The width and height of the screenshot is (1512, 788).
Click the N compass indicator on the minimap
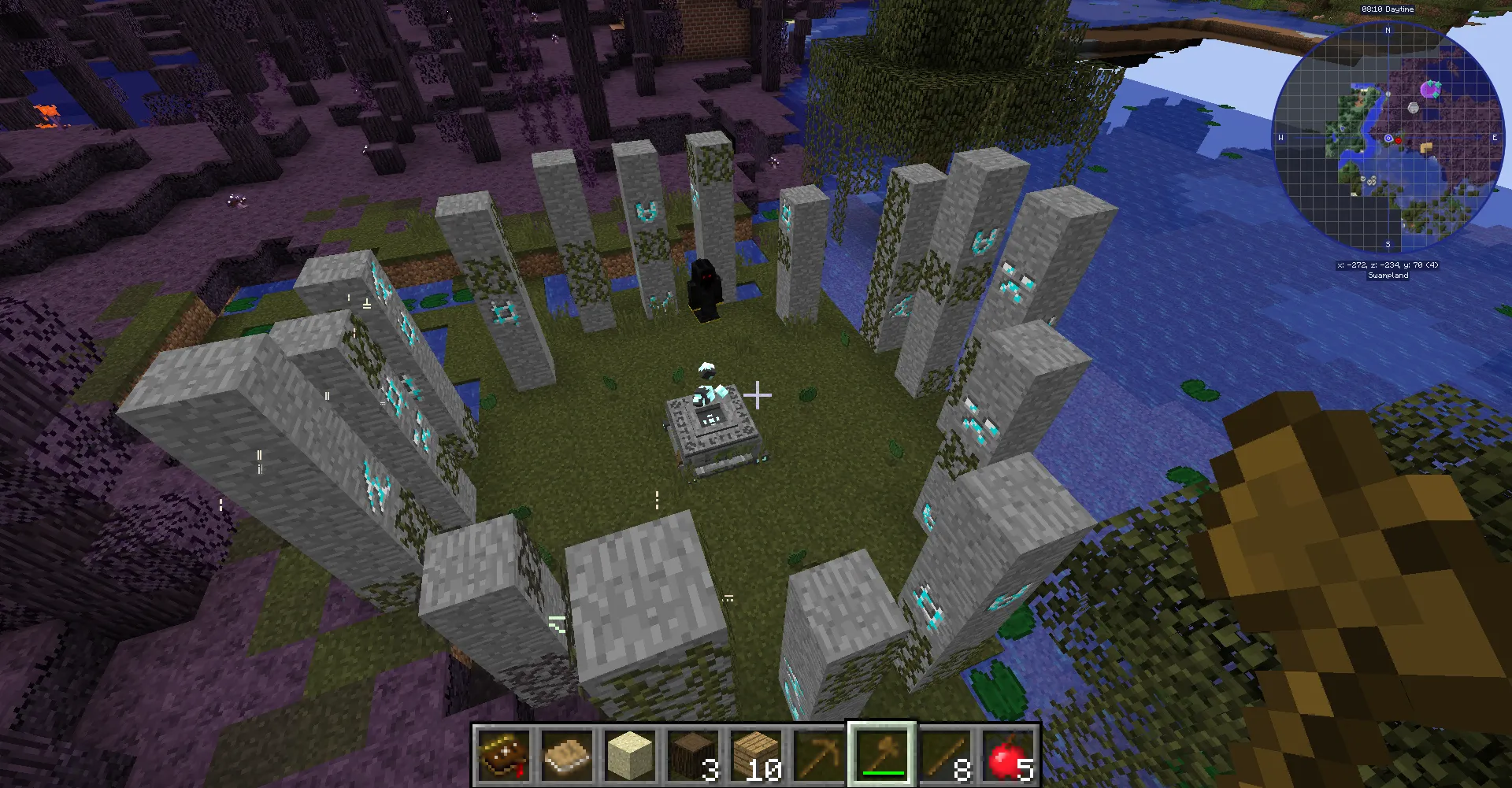[x=1388, y=29]
